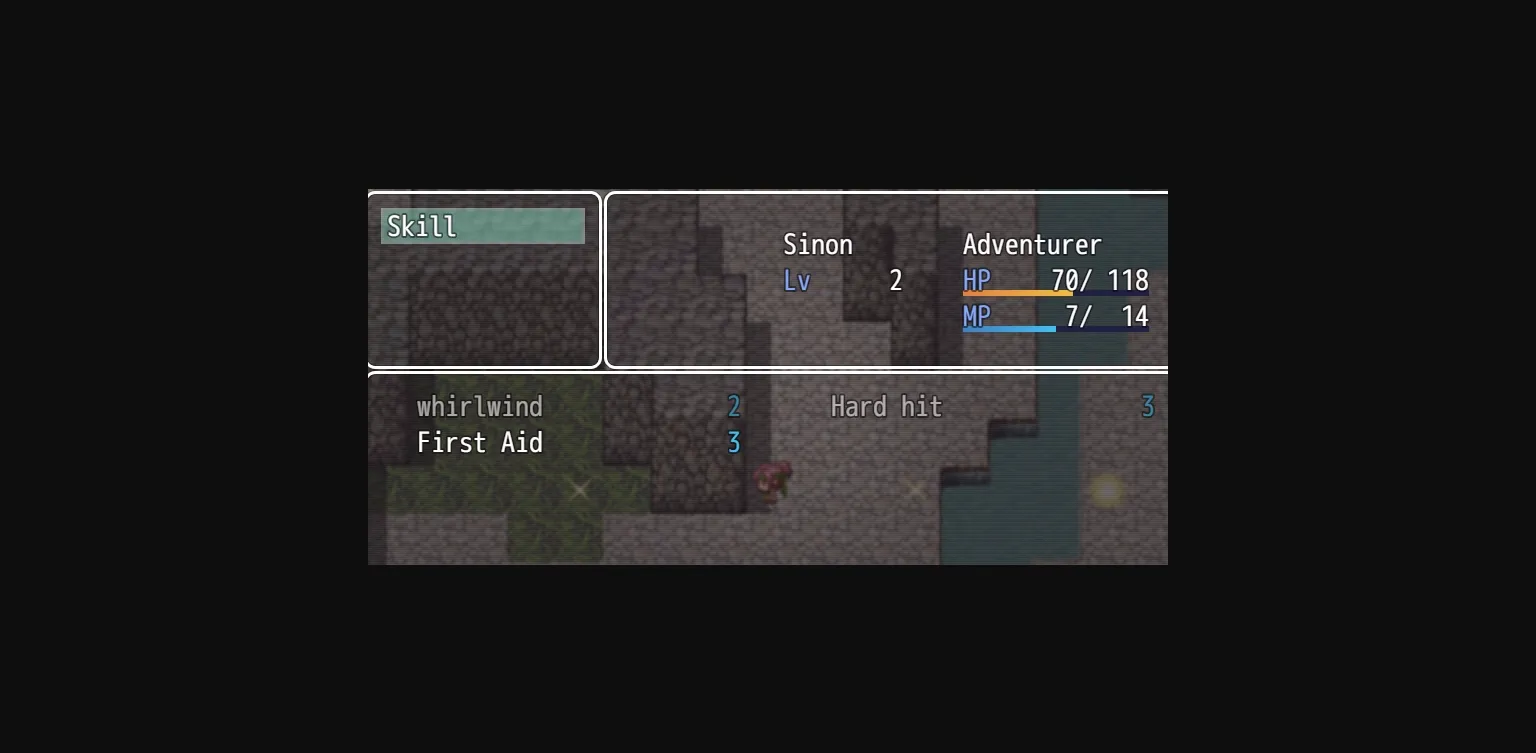The image size is (1536, 753).
Task: Click the MP cost number next to whirlwind
Action: tap(735, 407)
